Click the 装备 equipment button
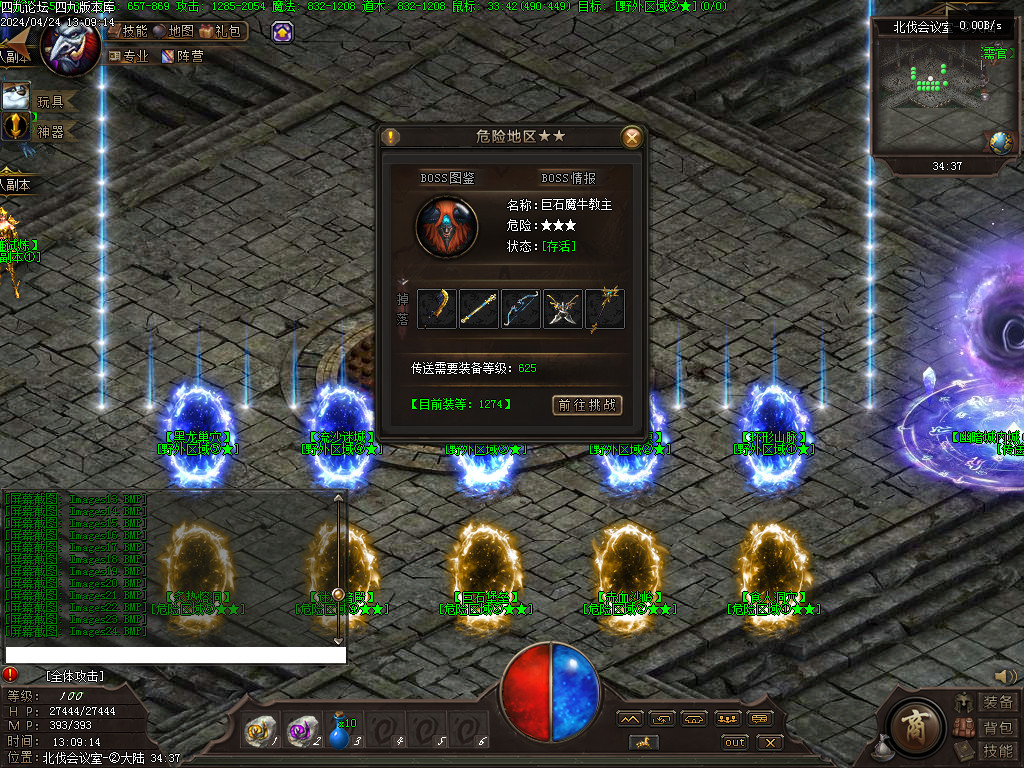Screen dimensions: 1024x768 pos(997,703)
